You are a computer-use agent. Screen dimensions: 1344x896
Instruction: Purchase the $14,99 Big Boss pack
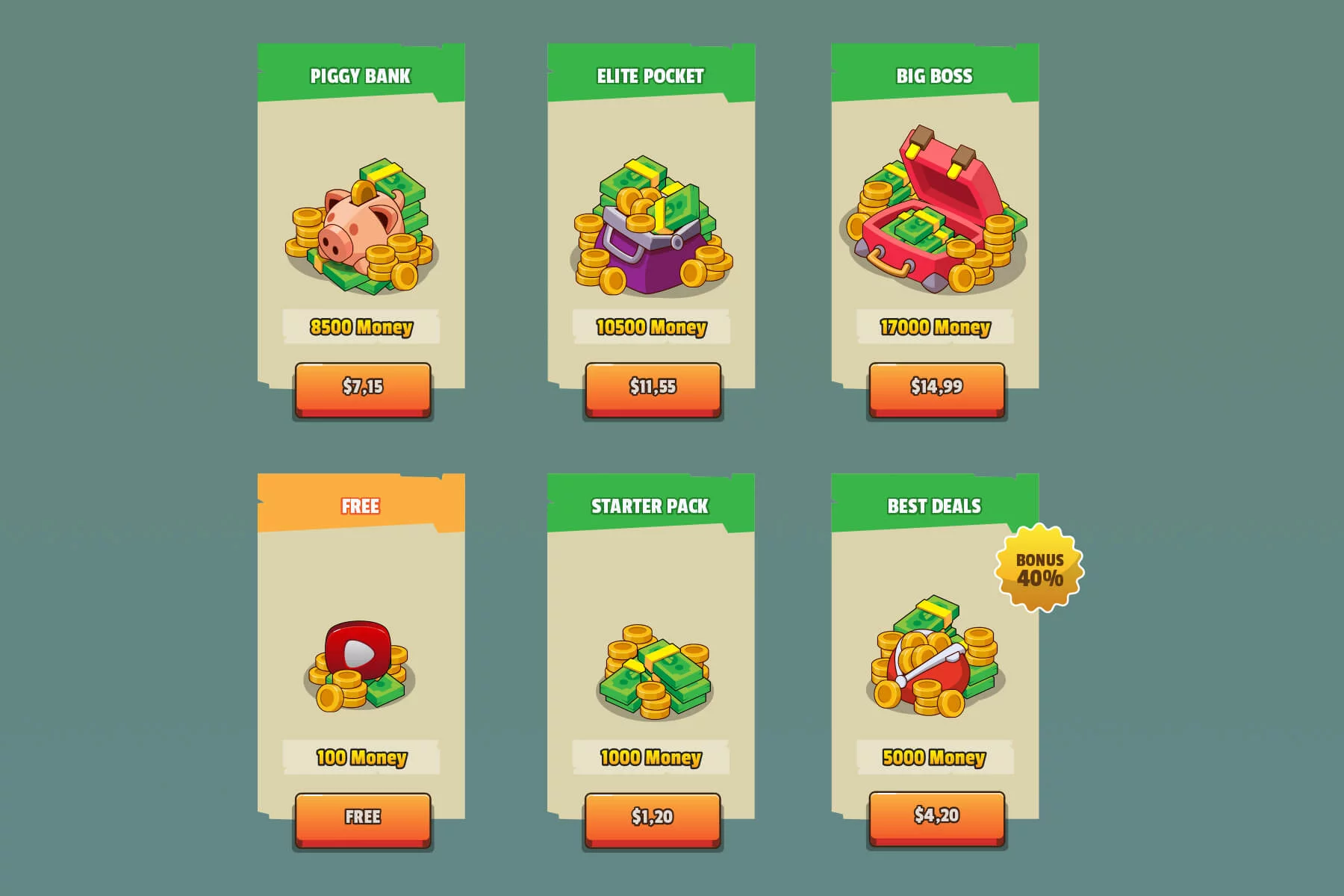coord(936,387)
